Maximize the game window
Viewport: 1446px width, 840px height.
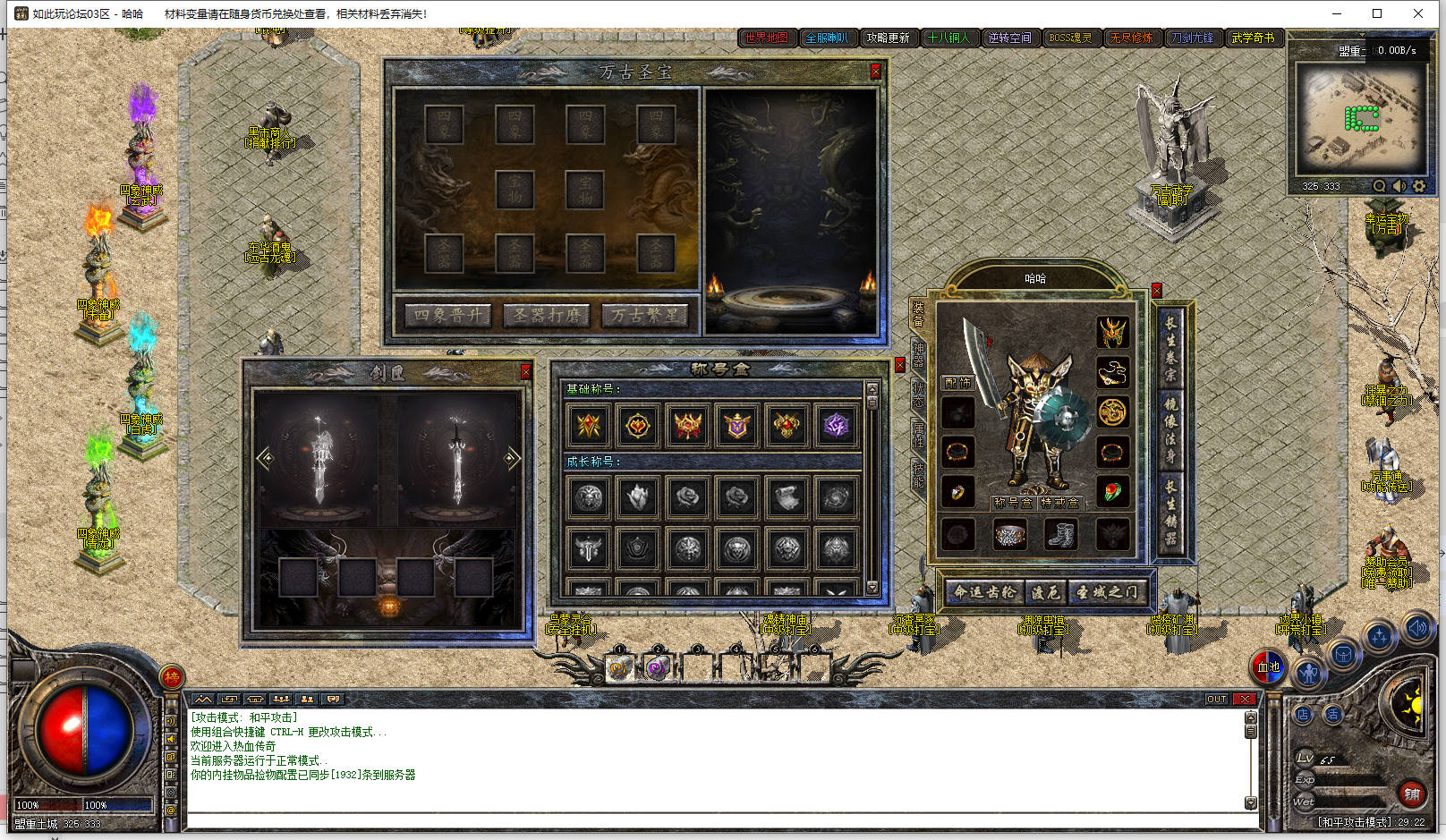click(1377, 13)
